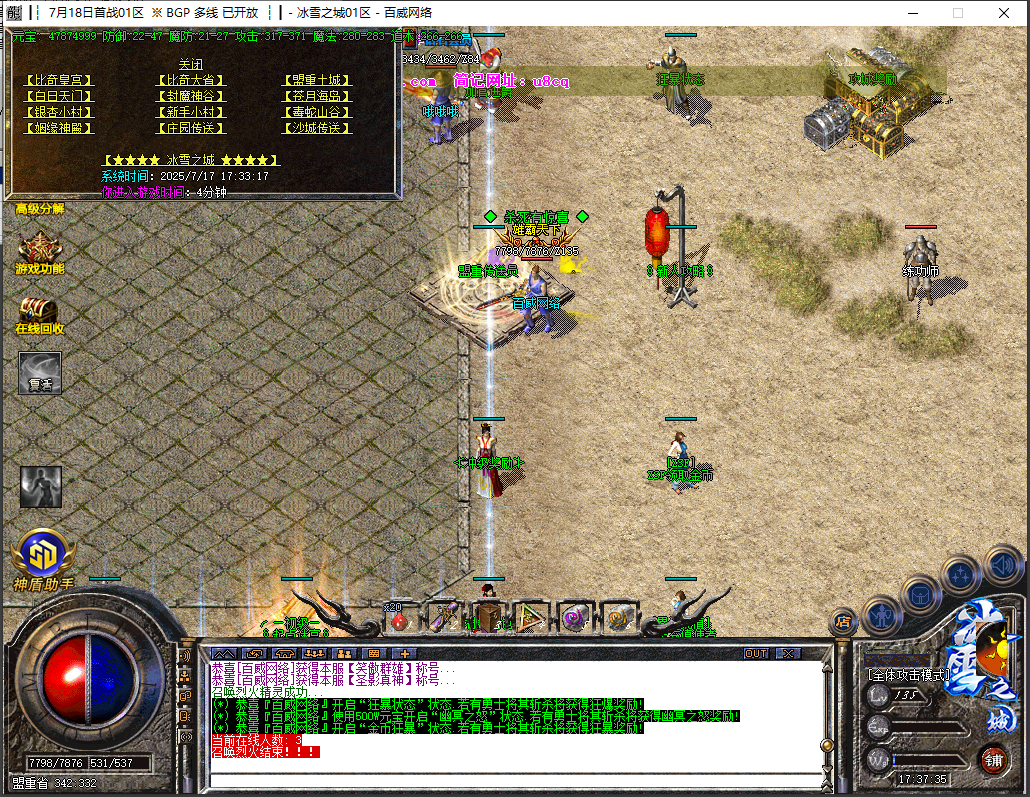The height and width of the screenshot is (797, 1030).
Task: Select the wooden crate hotbar slot
Action: (488, 618)
